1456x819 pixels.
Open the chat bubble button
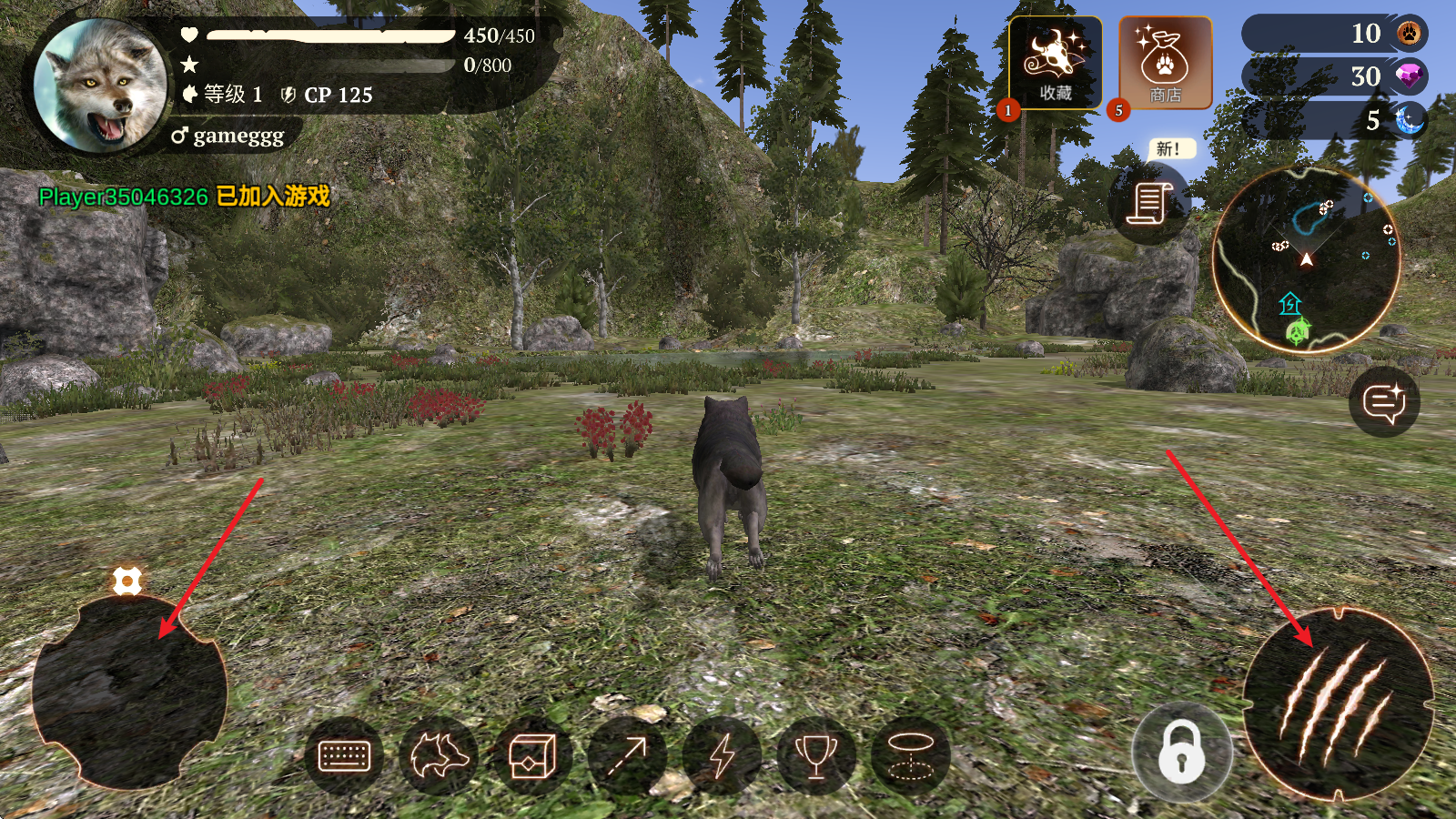[x=1384, y=402]
